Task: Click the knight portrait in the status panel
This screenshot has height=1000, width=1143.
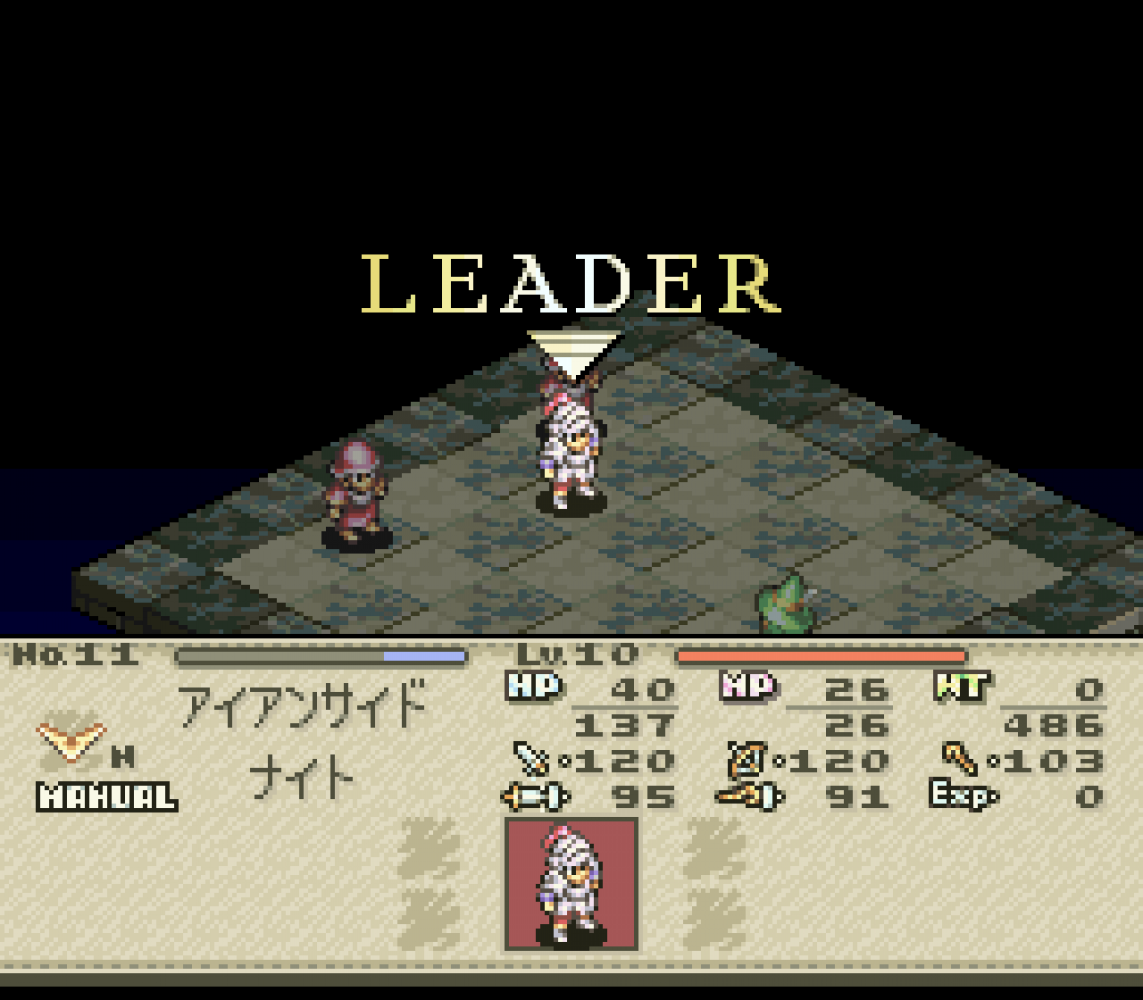Action: (571, 884)
